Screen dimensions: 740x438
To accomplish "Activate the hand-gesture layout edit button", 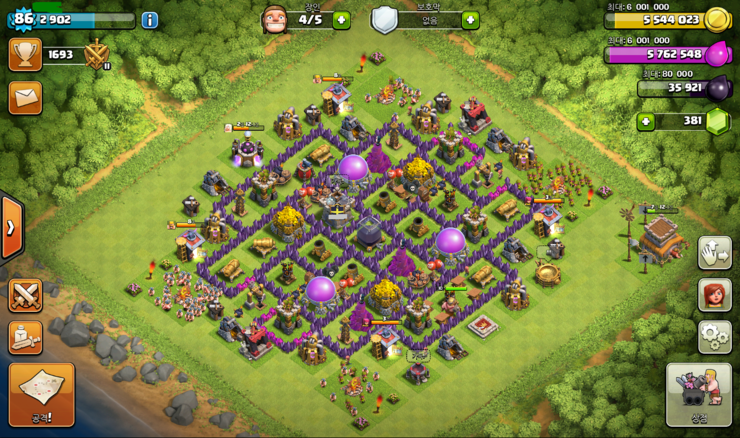I will tap(714, 253).
